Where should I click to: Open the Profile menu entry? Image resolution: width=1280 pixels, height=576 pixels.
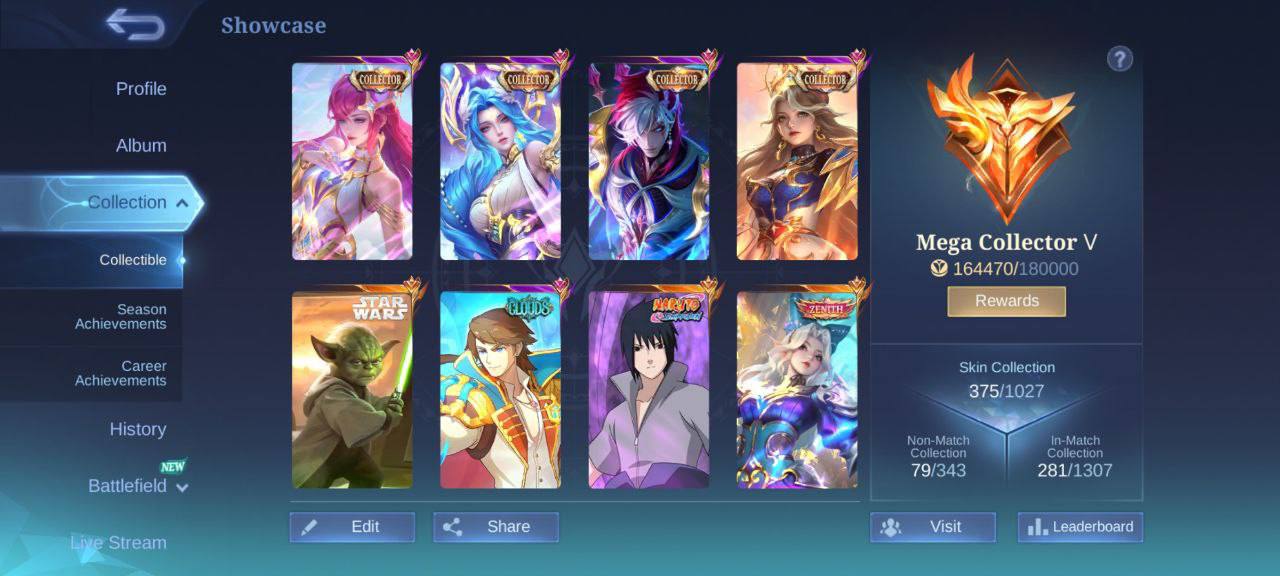click(141, 89)
